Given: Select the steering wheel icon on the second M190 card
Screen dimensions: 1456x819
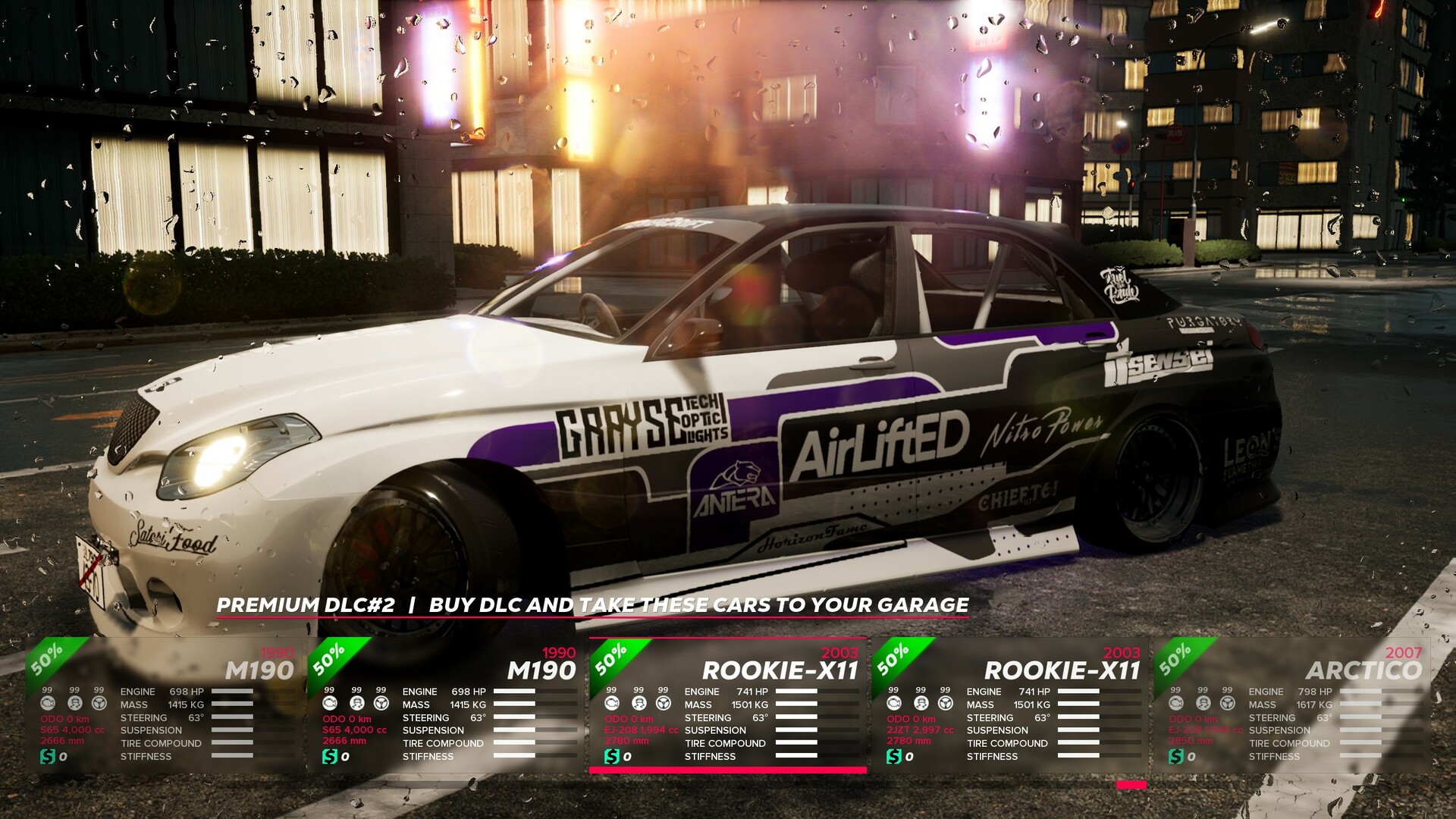Looking at the screenshot, I should (x=381, y=704).
